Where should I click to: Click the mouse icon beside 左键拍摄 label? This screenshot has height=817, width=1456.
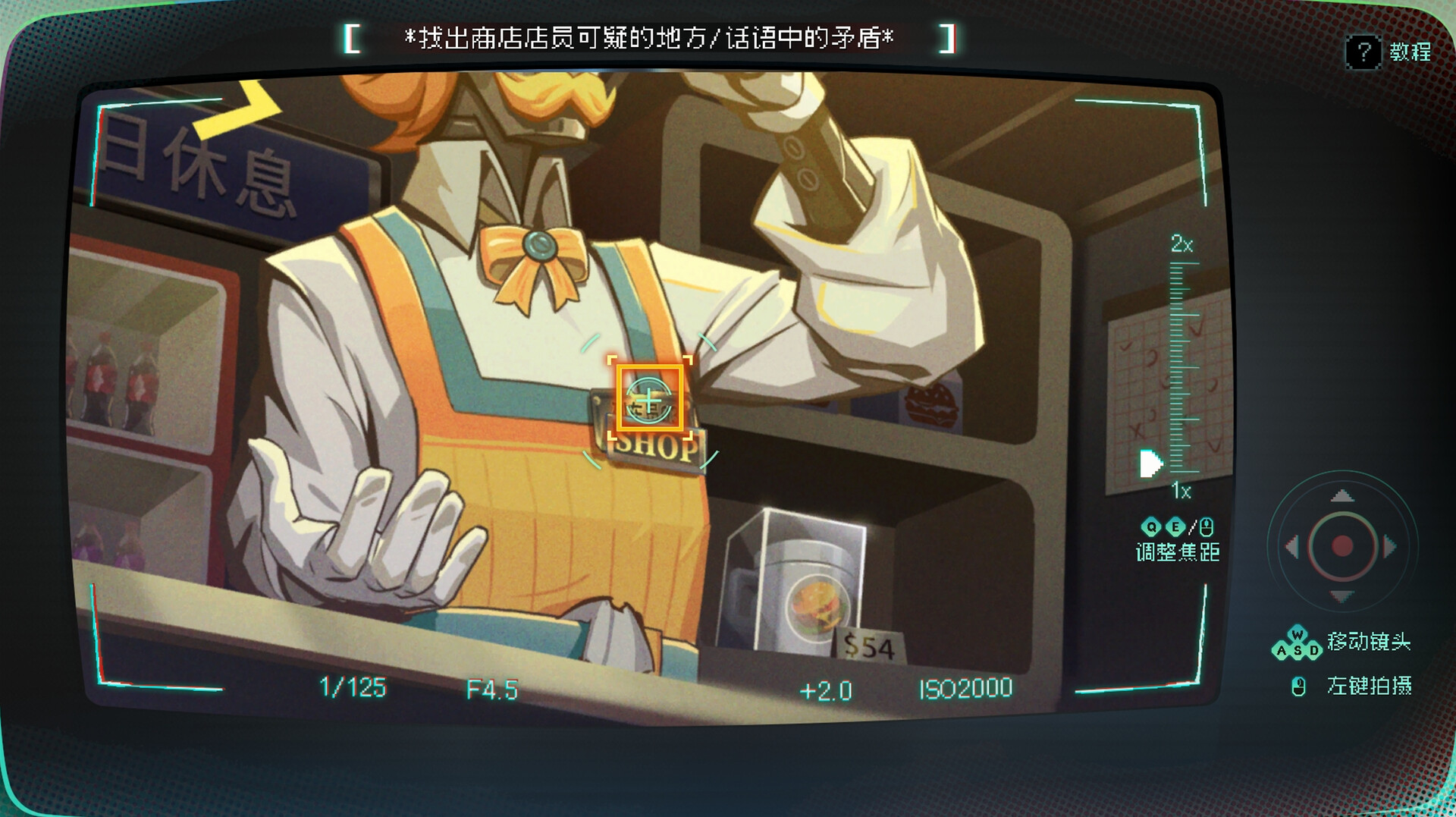(1298, 687)
